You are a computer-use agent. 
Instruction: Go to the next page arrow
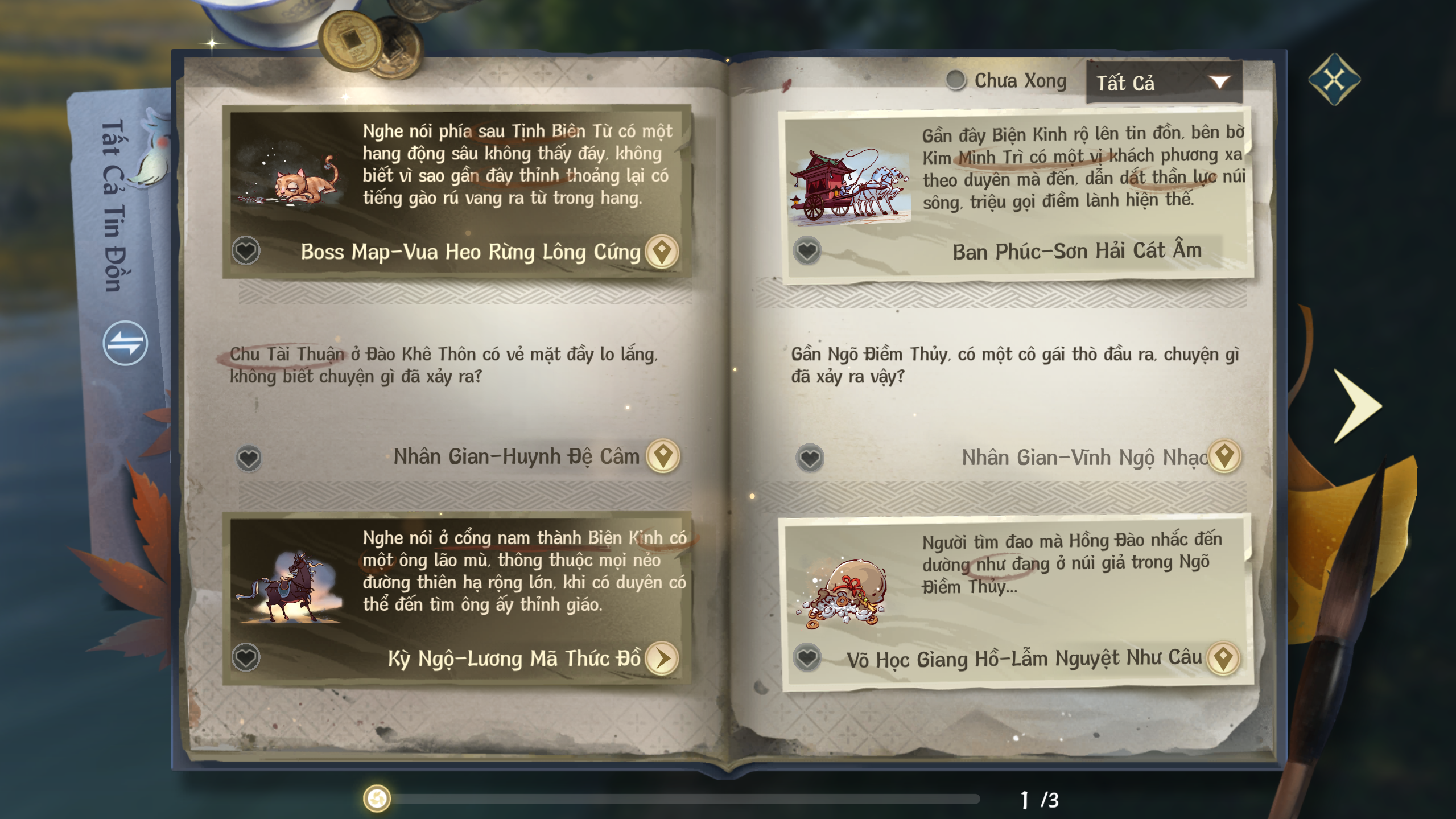tap(1358, 405)
